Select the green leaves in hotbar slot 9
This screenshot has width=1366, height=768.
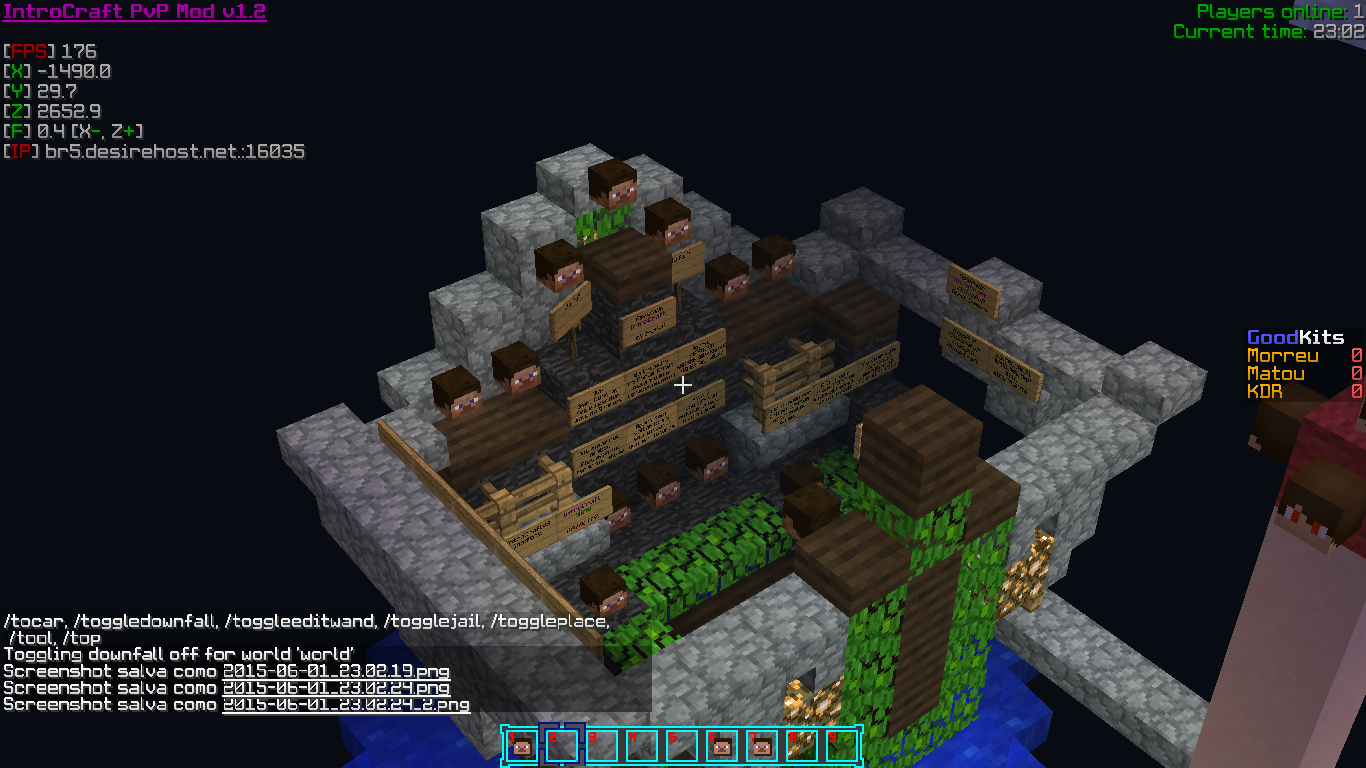click(841, 745)
